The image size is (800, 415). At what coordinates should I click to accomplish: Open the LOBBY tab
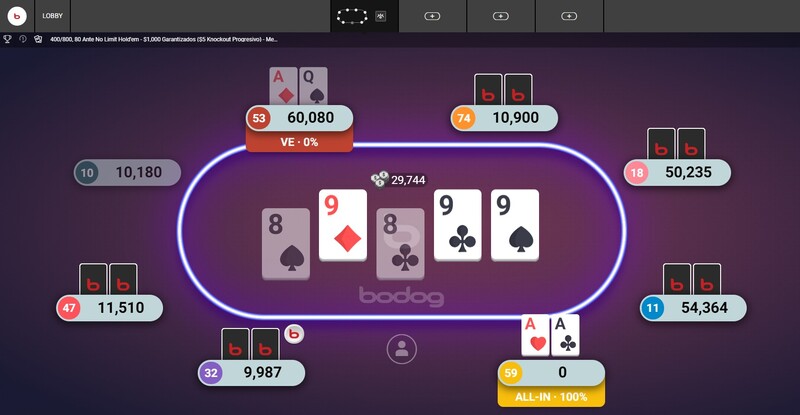[52, 16]
